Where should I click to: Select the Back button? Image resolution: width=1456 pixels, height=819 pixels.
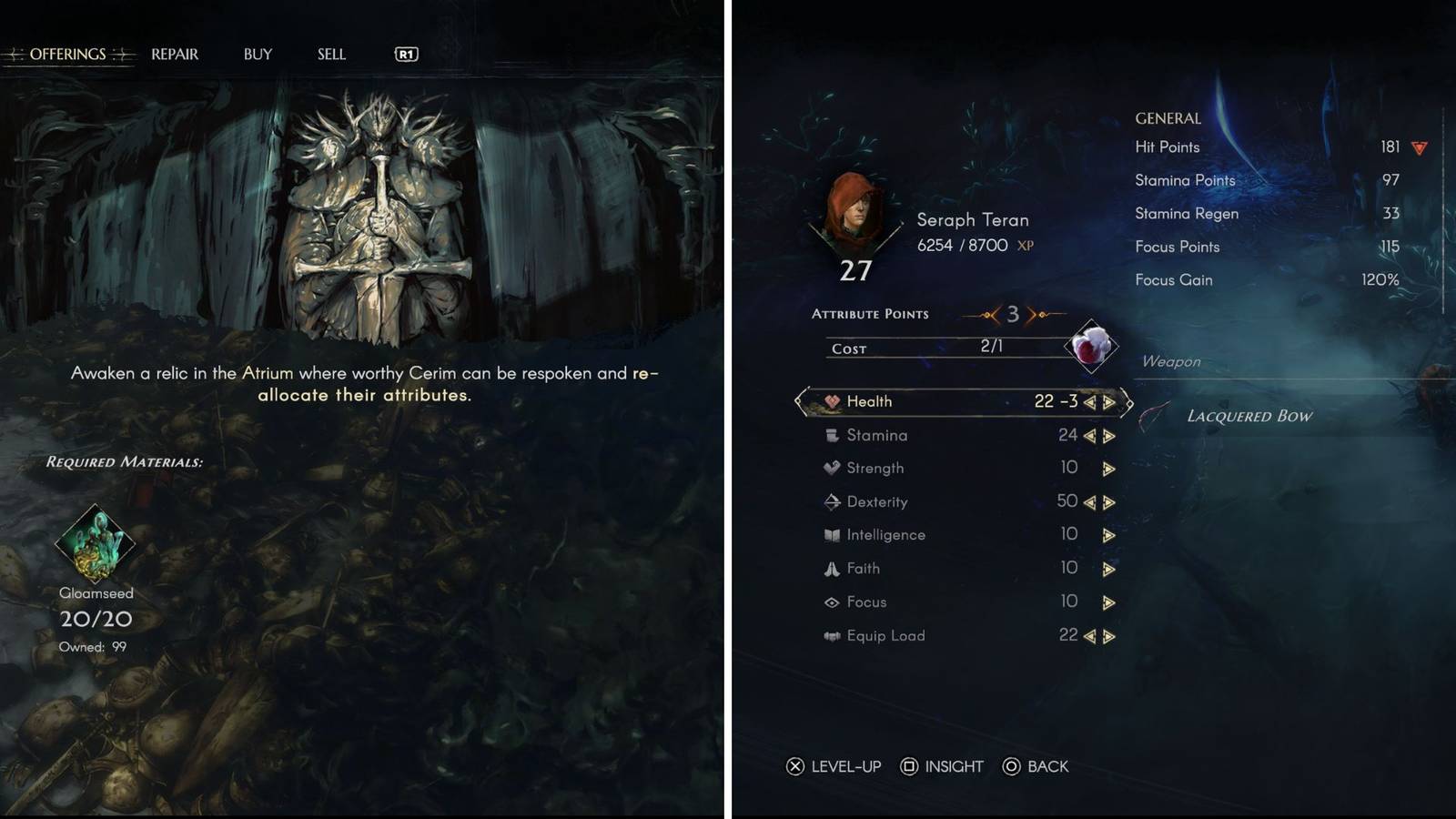tap(1037, 766)
